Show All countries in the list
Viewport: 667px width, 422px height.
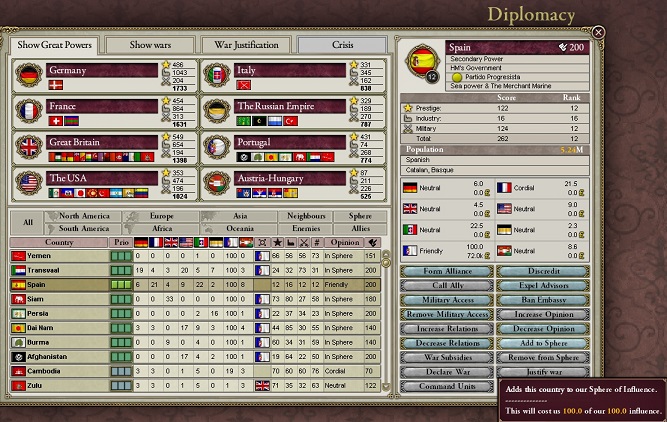pyautogui.click(x=28, y=222)
